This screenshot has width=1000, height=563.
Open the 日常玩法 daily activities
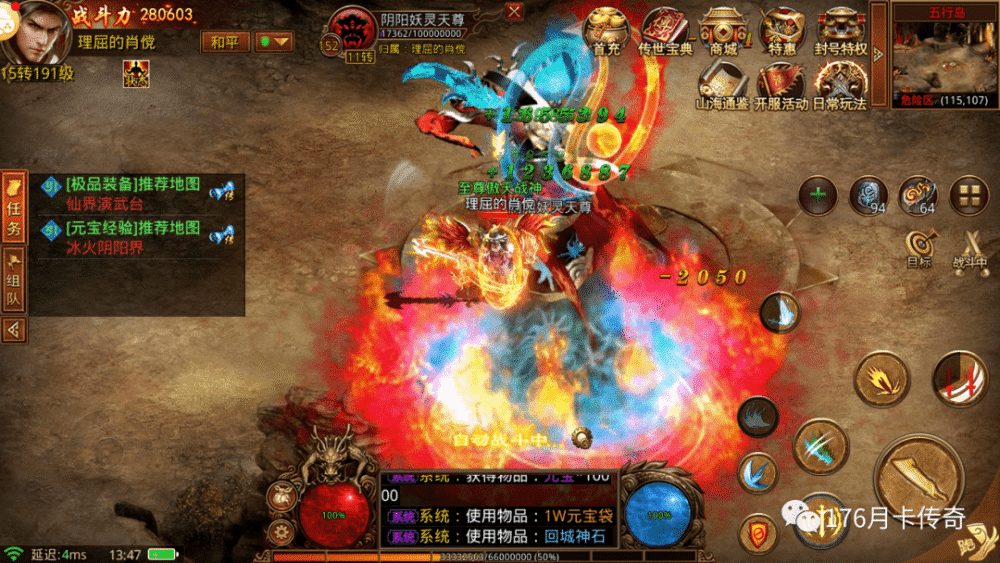tap(839, 85)
